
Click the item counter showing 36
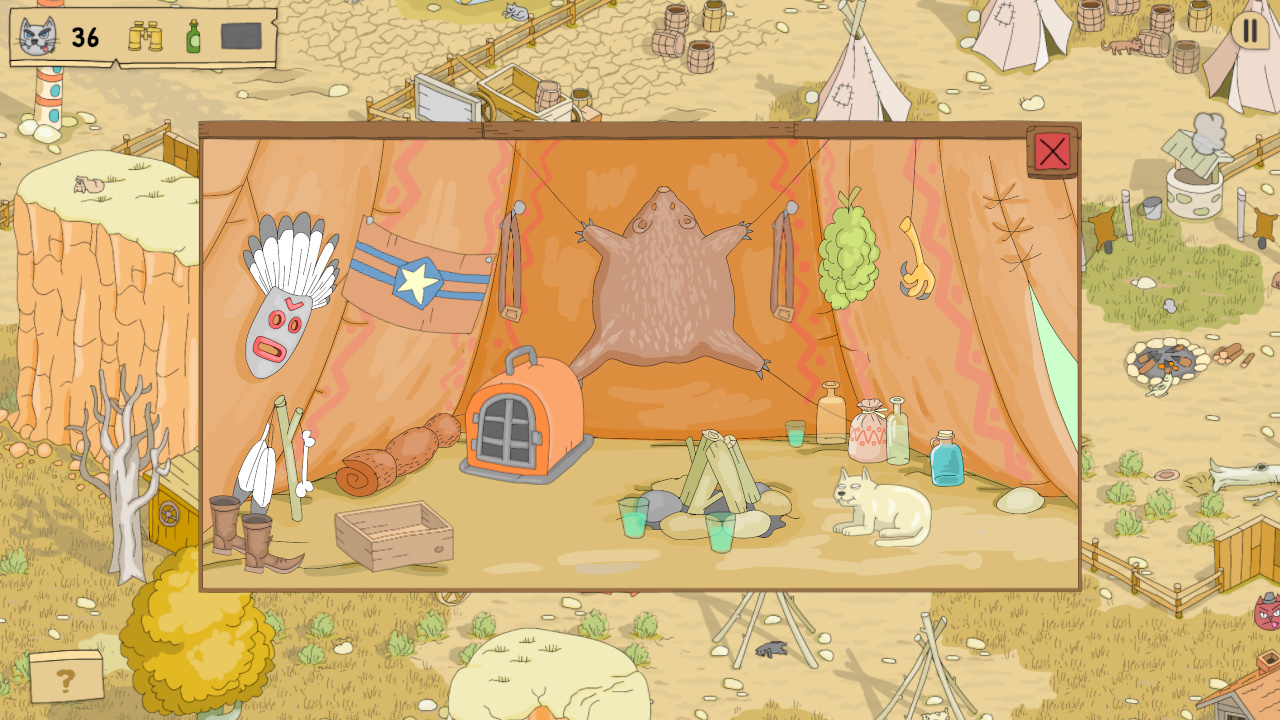[x=84, y=38]
